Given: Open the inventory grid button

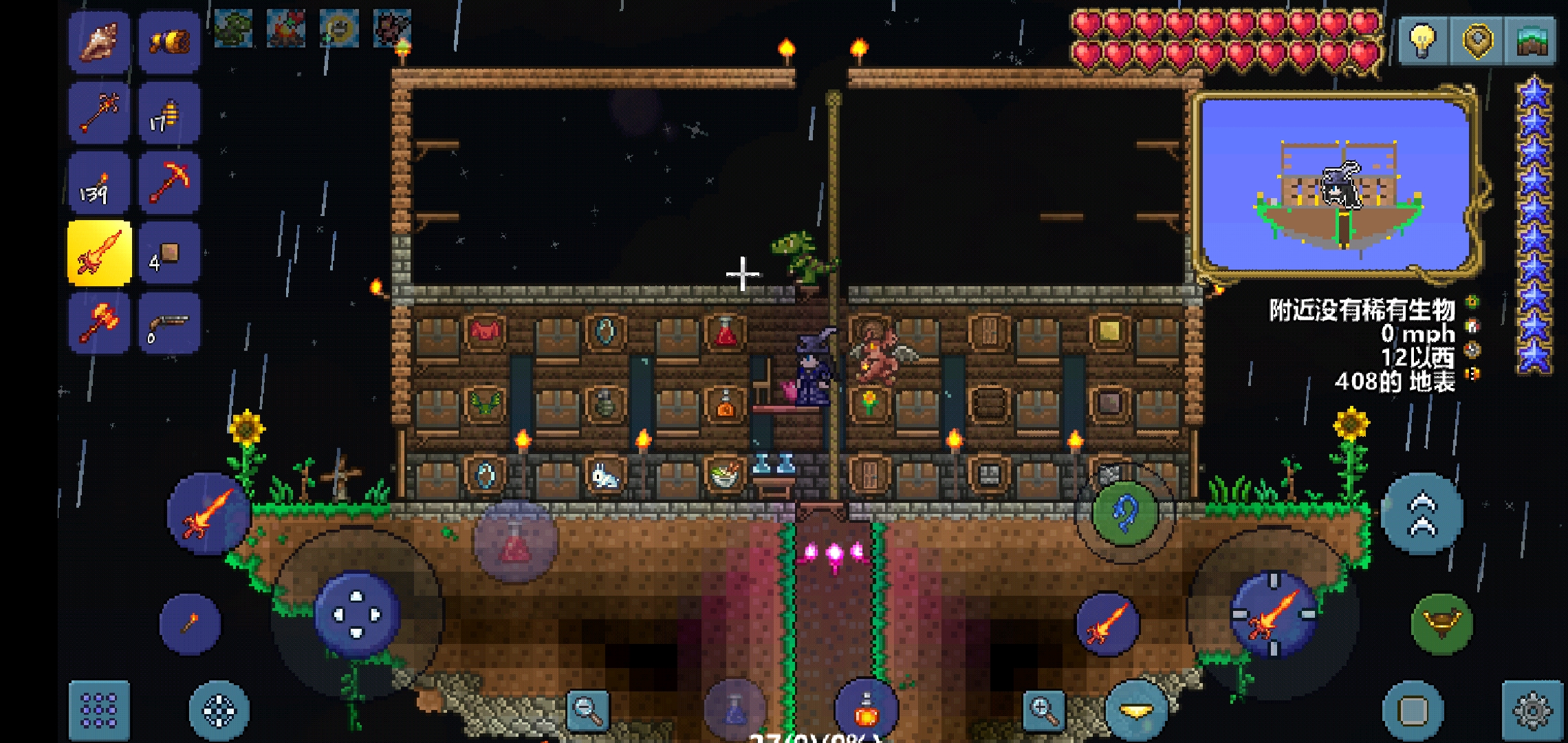Looking at the screenshot, I should 99,710.
